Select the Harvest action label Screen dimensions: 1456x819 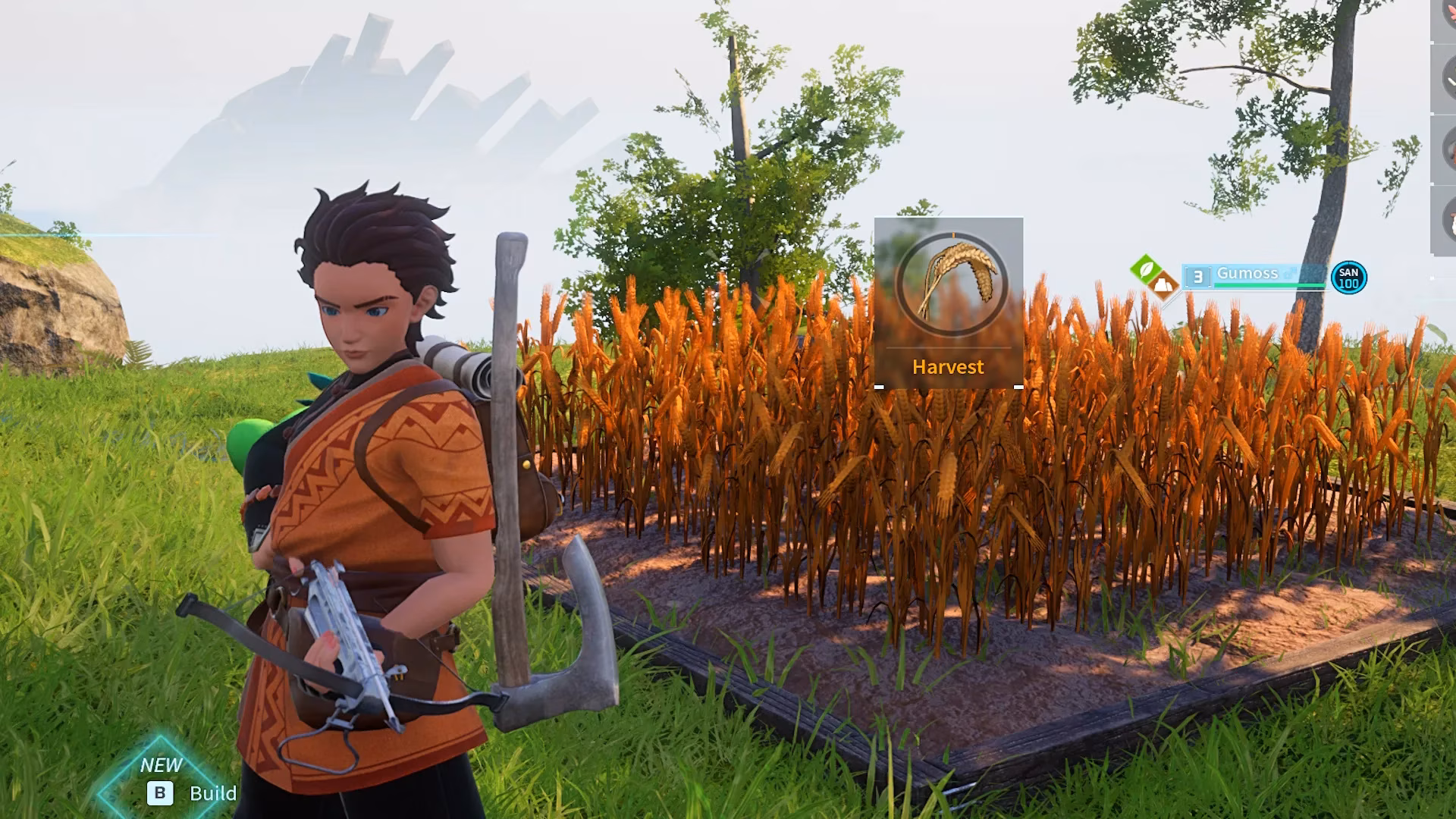(949, 367)
